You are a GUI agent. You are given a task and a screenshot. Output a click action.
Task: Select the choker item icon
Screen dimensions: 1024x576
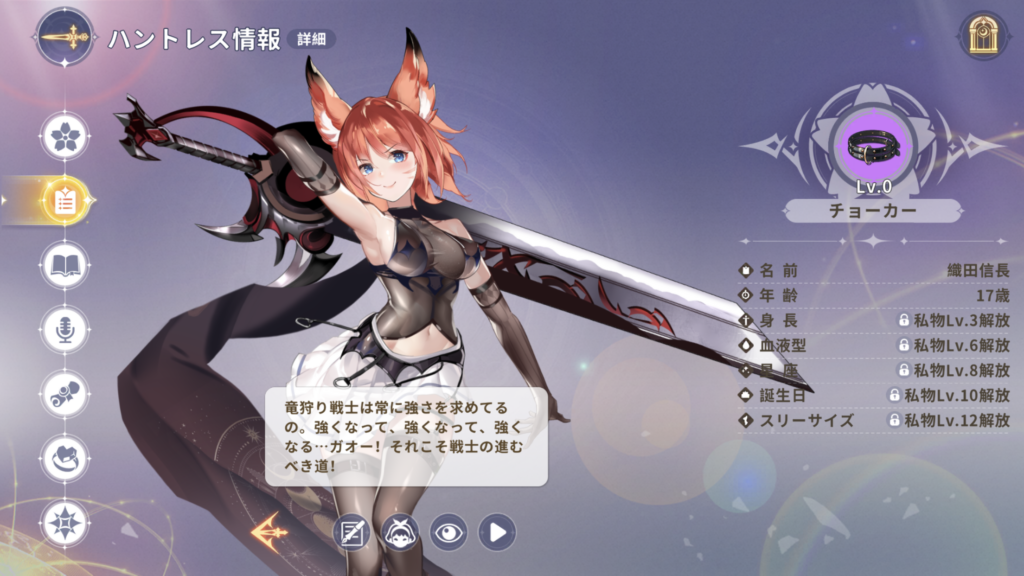[873, 146]
